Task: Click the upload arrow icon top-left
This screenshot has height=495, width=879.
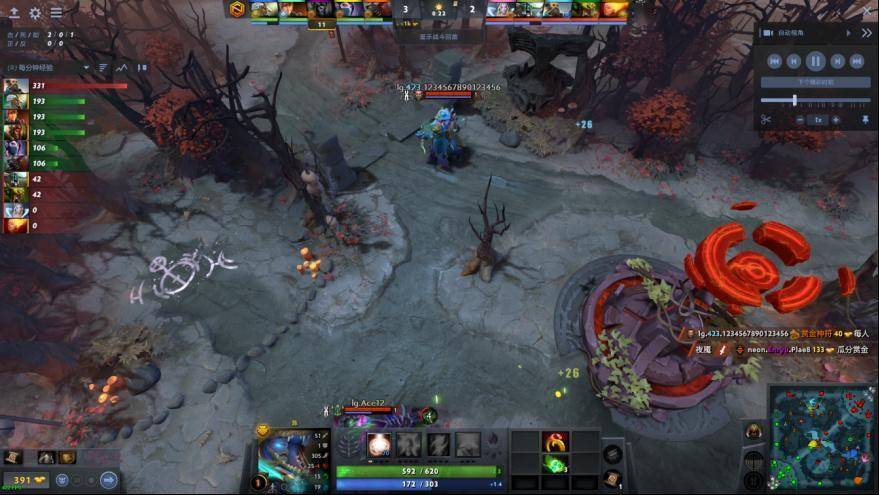Action: pyautogui.click(x=14, y=13)
